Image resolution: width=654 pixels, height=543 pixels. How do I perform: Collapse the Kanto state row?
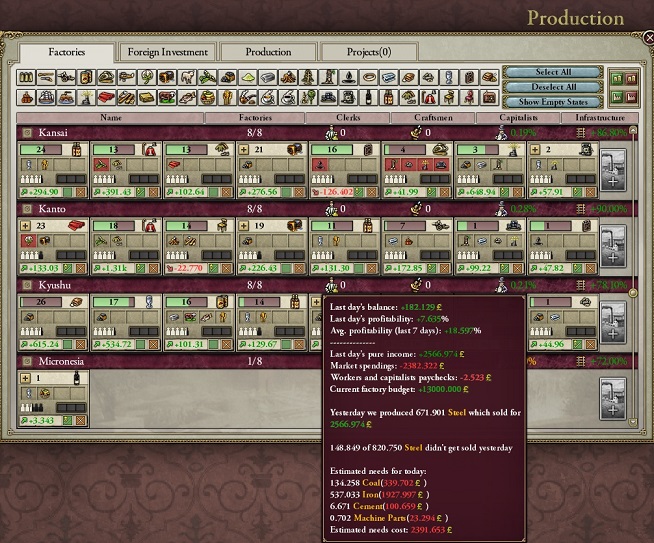point(27,209)
